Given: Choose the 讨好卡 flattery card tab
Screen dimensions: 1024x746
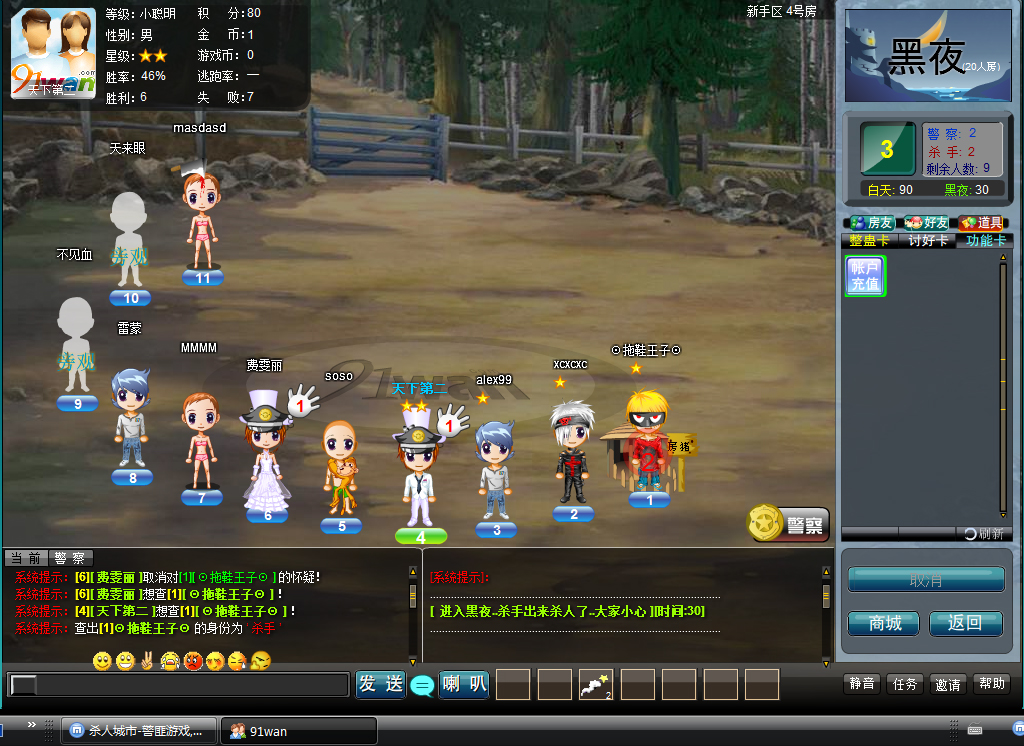Looking at the screenshot, I should 926,241.
